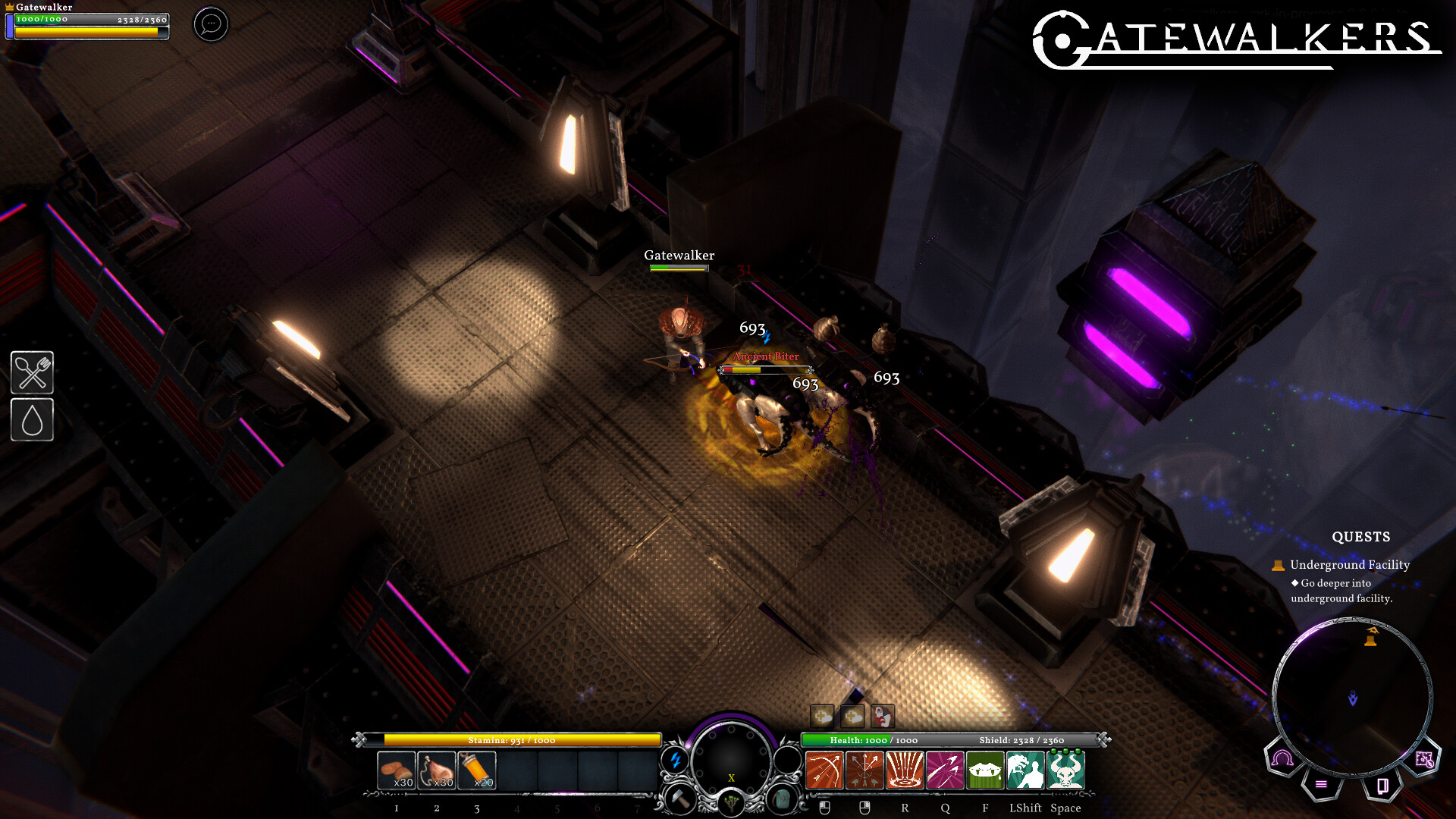This screenshot has height=819, width=1456.
Task: Use the bread rations in hotbar slot 1
Action: [x=396, y=768]
